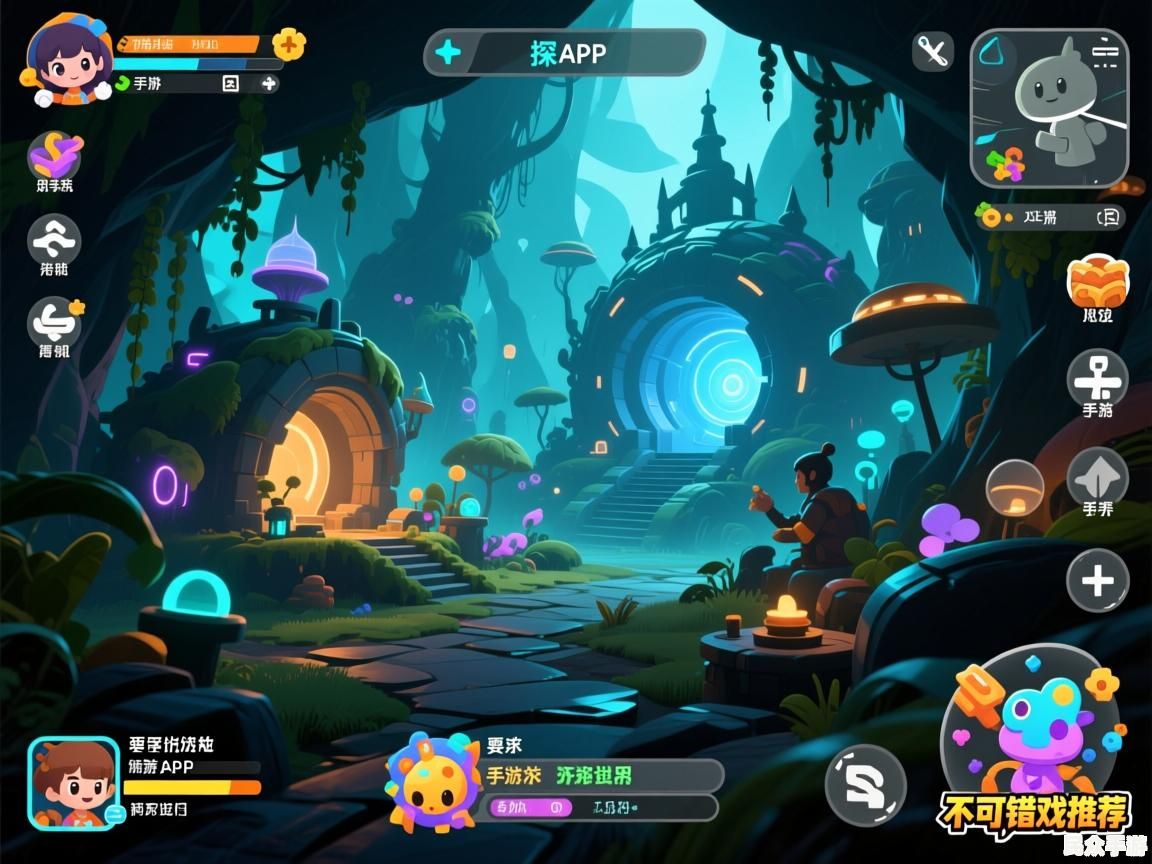Open the 探APP top banner
1152x864 pixels.
(x=565, y=52)
